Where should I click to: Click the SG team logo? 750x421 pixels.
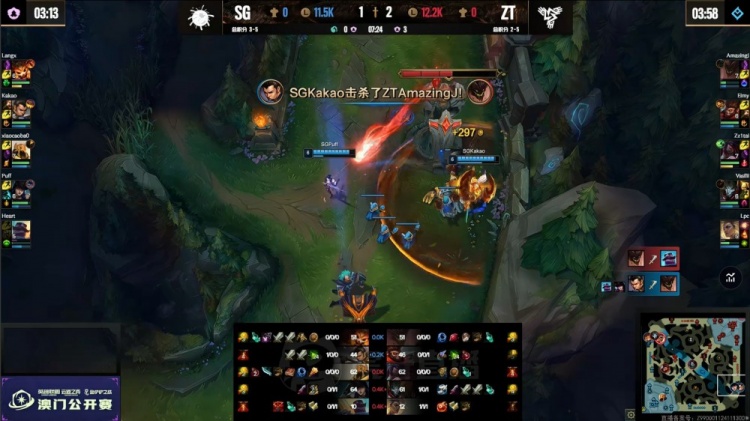(x=201, y=15)
